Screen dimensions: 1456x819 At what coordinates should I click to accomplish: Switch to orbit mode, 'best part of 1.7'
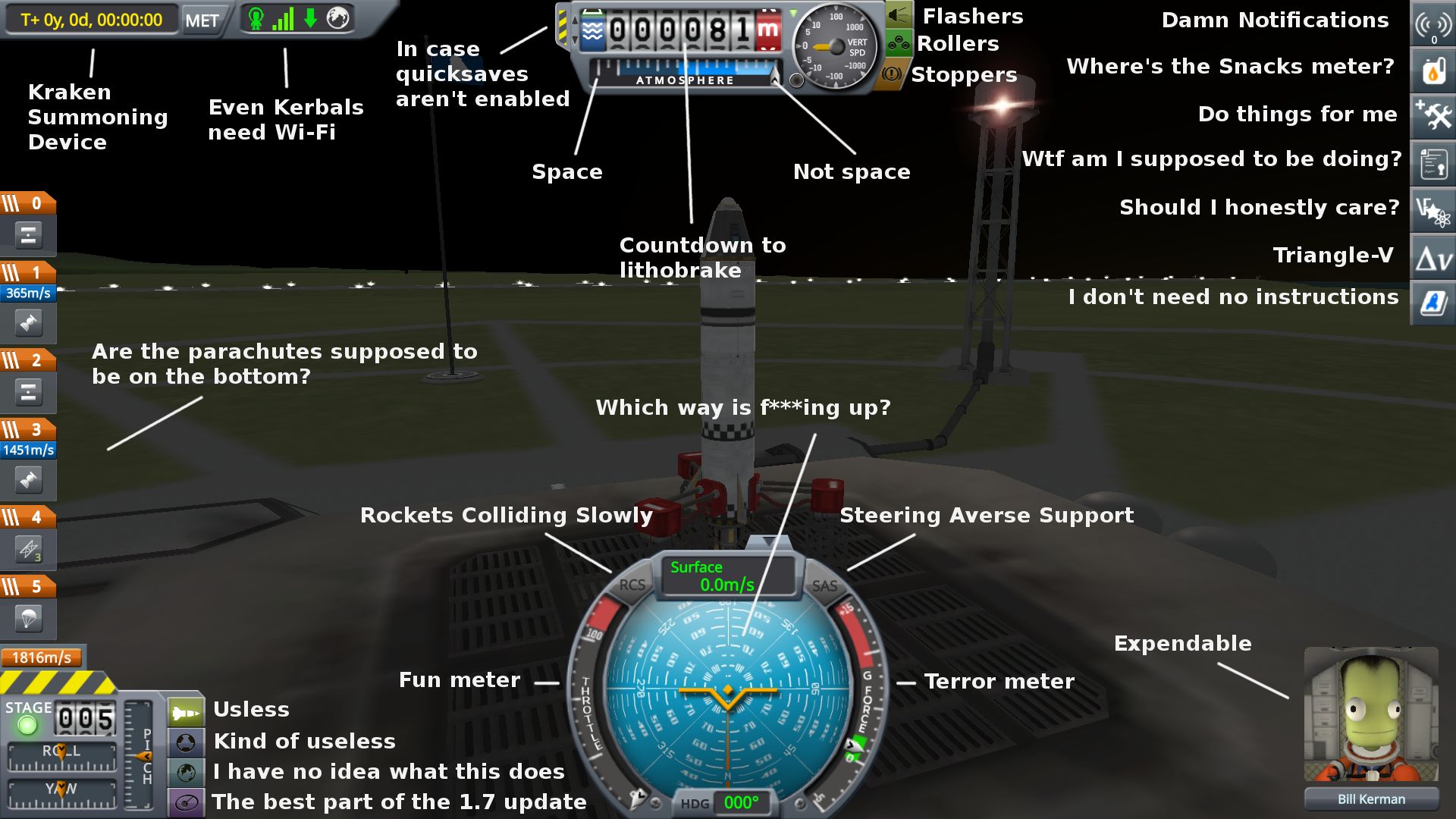click(x=186, y=802)
